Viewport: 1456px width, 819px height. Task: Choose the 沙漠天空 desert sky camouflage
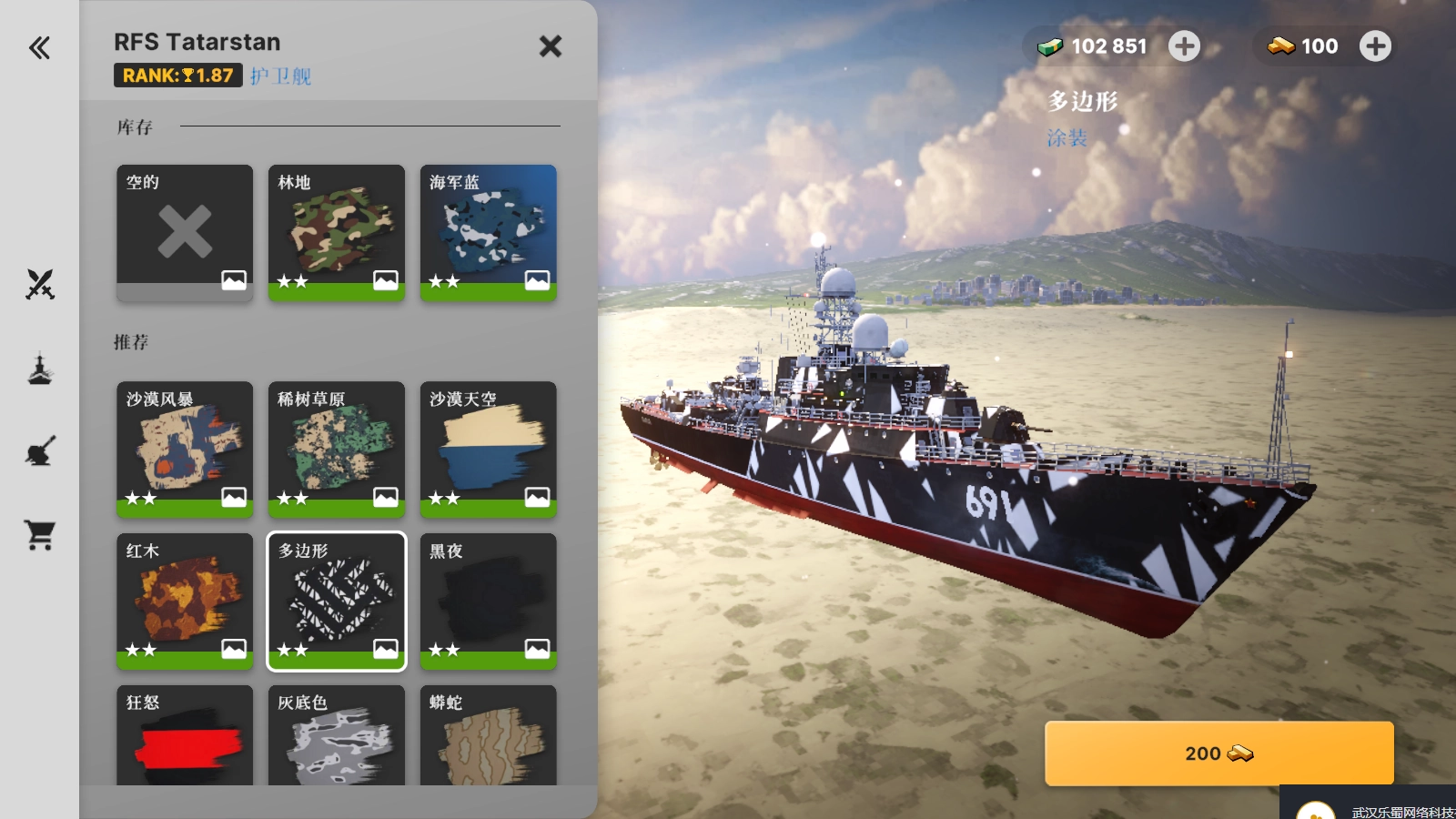click(489, 449)
